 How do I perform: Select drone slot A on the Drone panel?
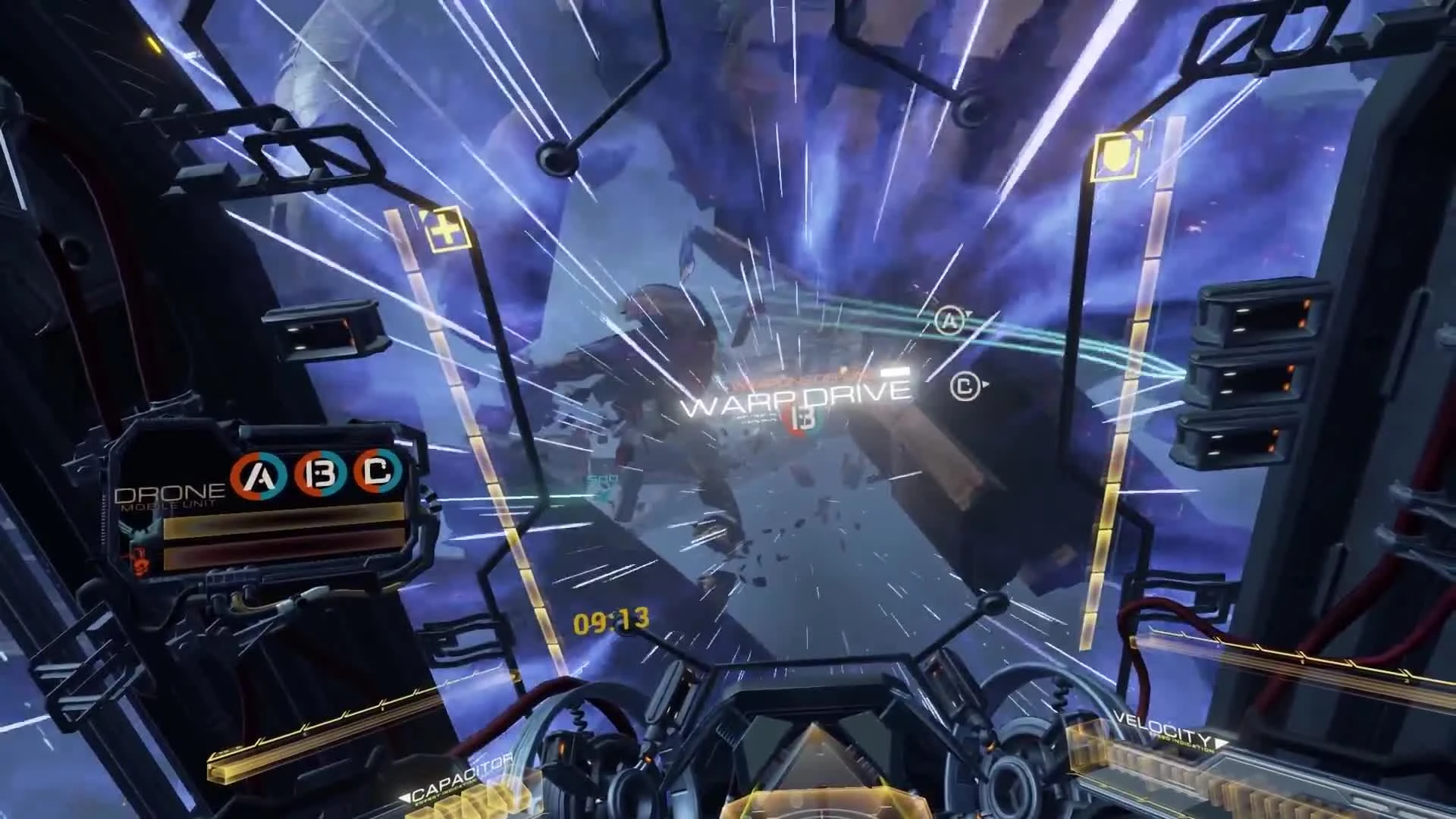point(259,473)
